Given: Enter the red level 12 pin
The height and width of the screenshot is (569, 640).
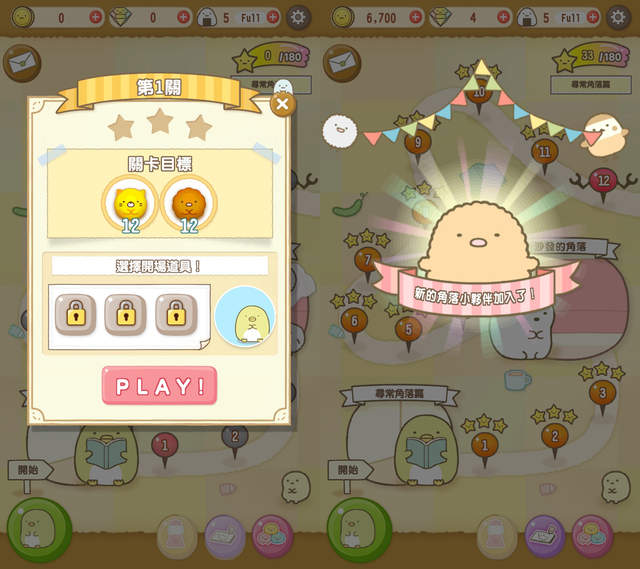Looking at the screenshot, I should click(601, 180).
